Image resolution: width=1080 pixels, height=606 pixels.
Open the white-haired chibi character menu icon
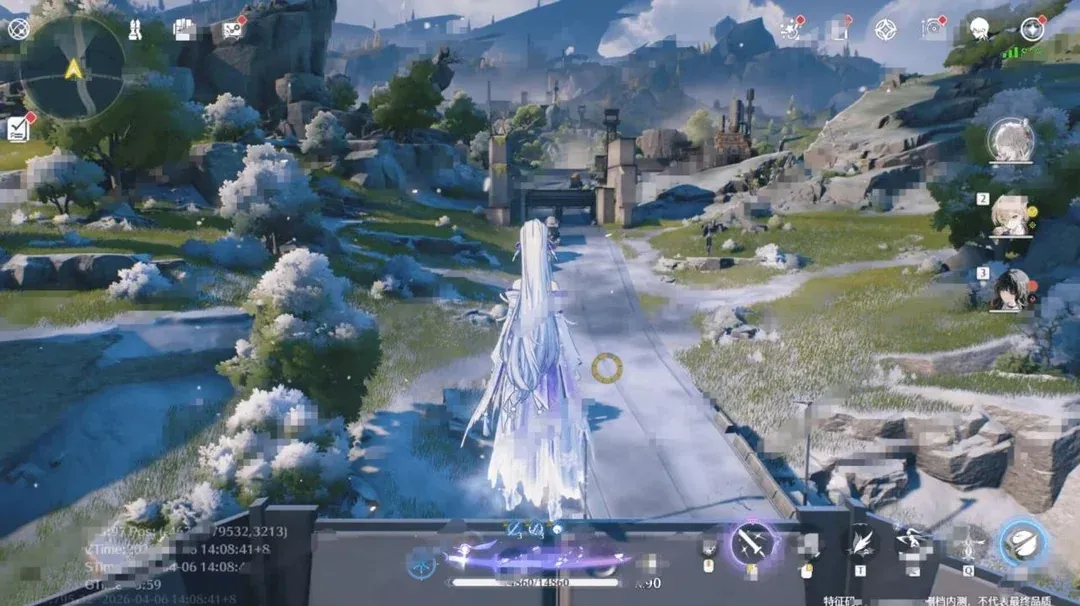click(x=980, y=29)
